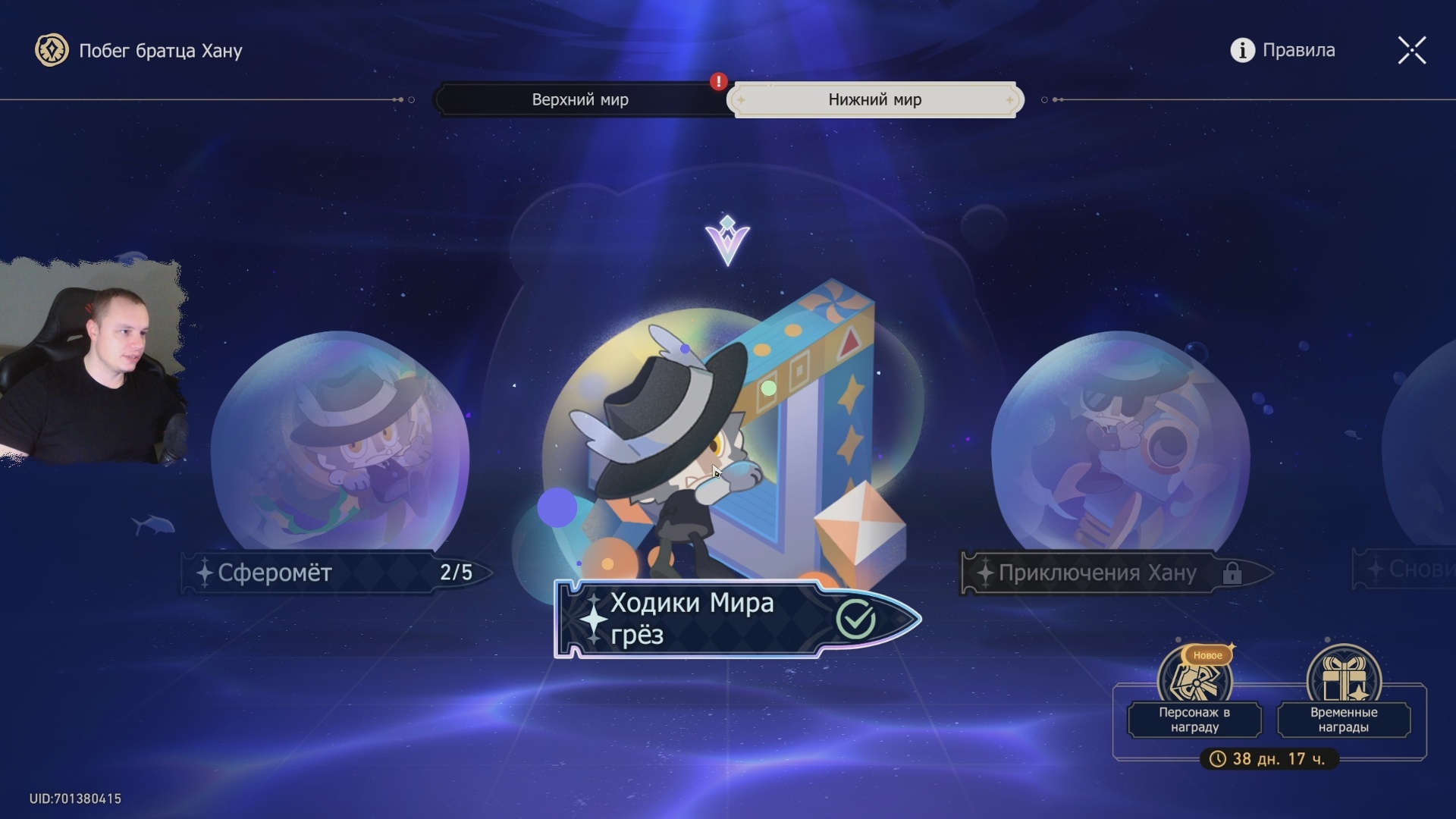Open the Правила info panel
The height and width of the screenshot is (819, 1456).
1282,50
